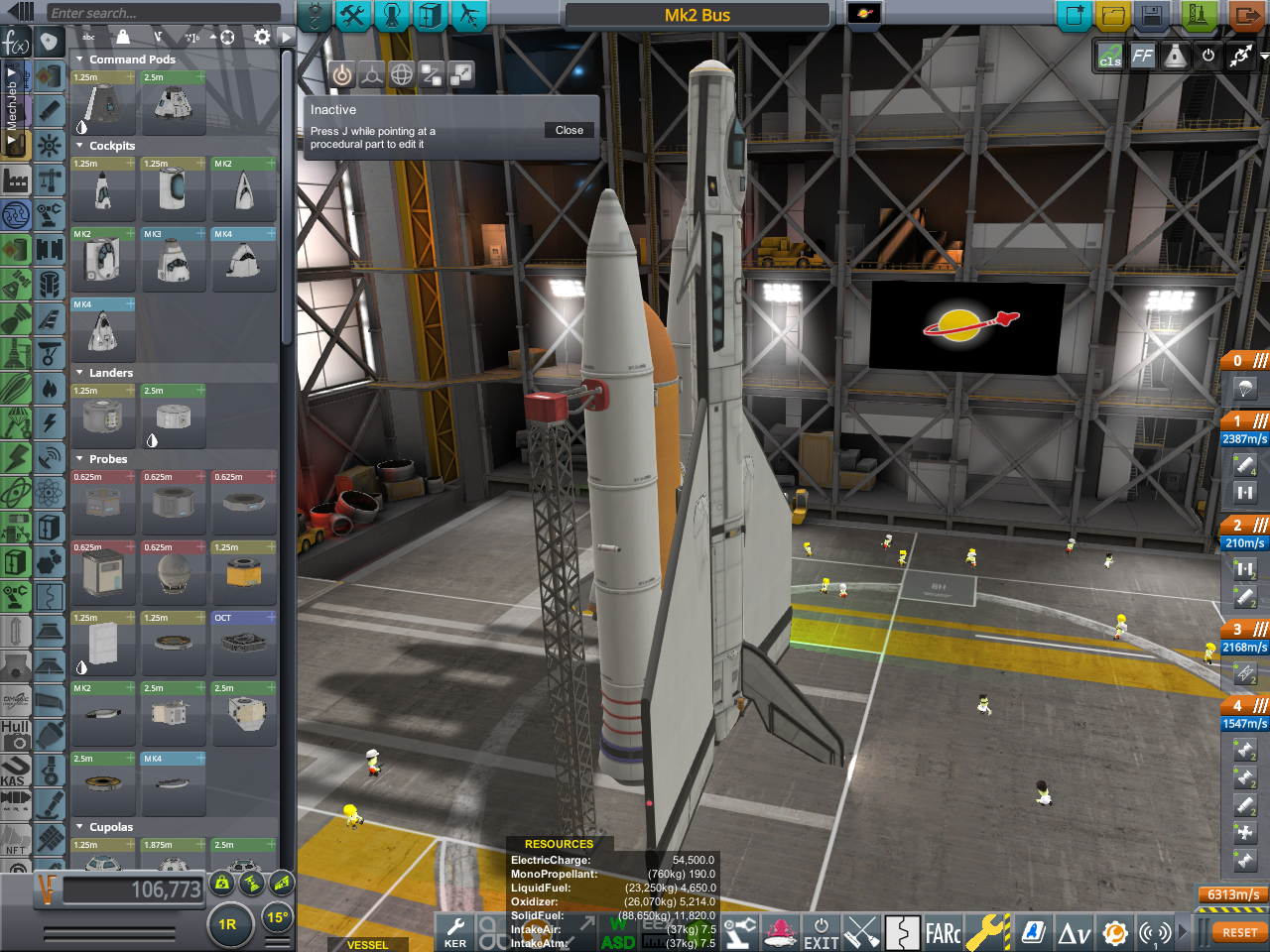Switch to the action groups tab
Screen dimensions: 1270x952
coord(352,16)
